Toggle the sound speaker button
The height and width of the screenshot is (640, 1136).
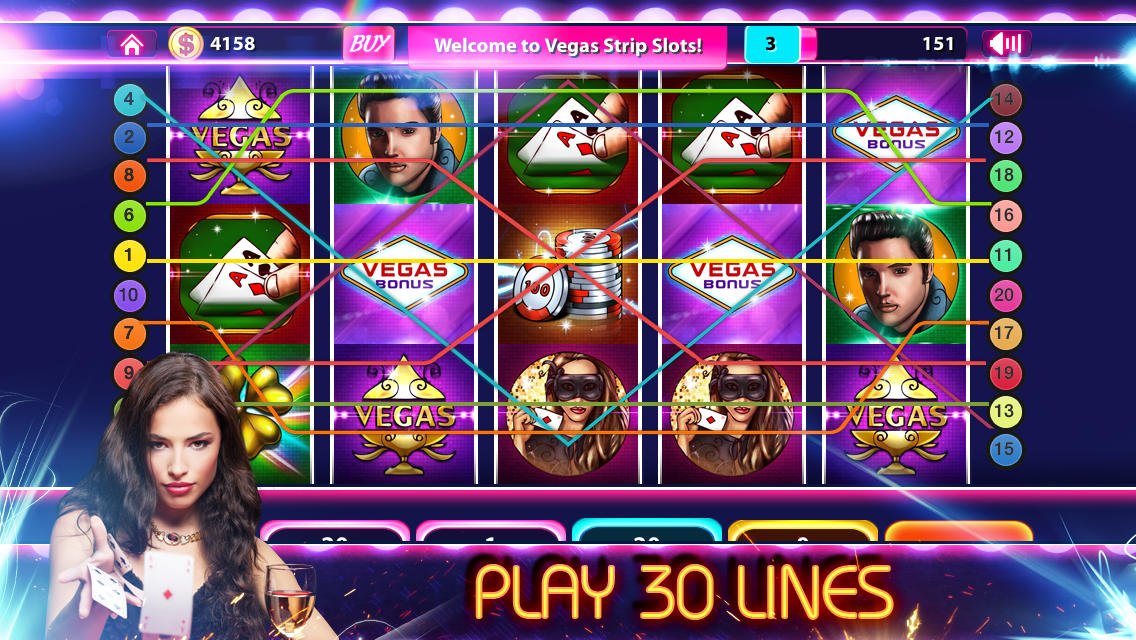pos(1006,44)
